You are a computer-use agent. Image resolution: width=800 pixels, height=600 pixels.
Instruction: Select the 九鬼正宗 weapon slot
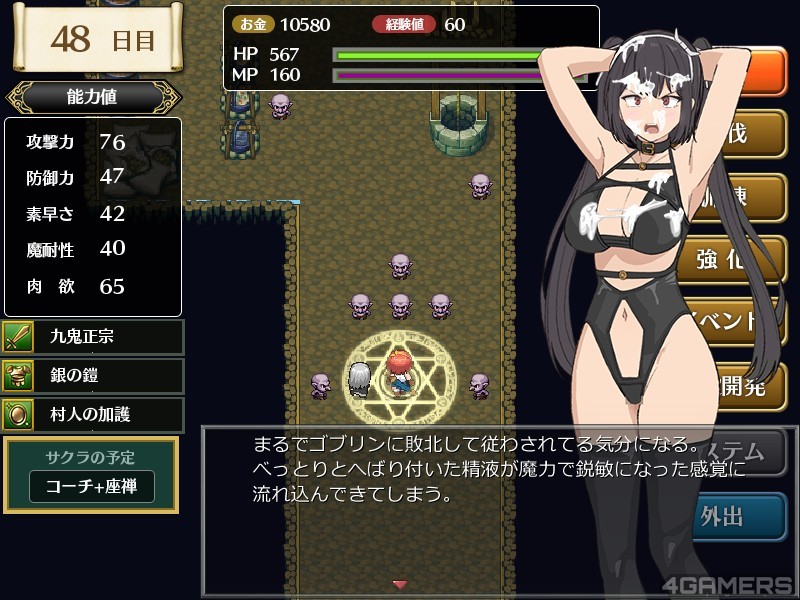93,337
